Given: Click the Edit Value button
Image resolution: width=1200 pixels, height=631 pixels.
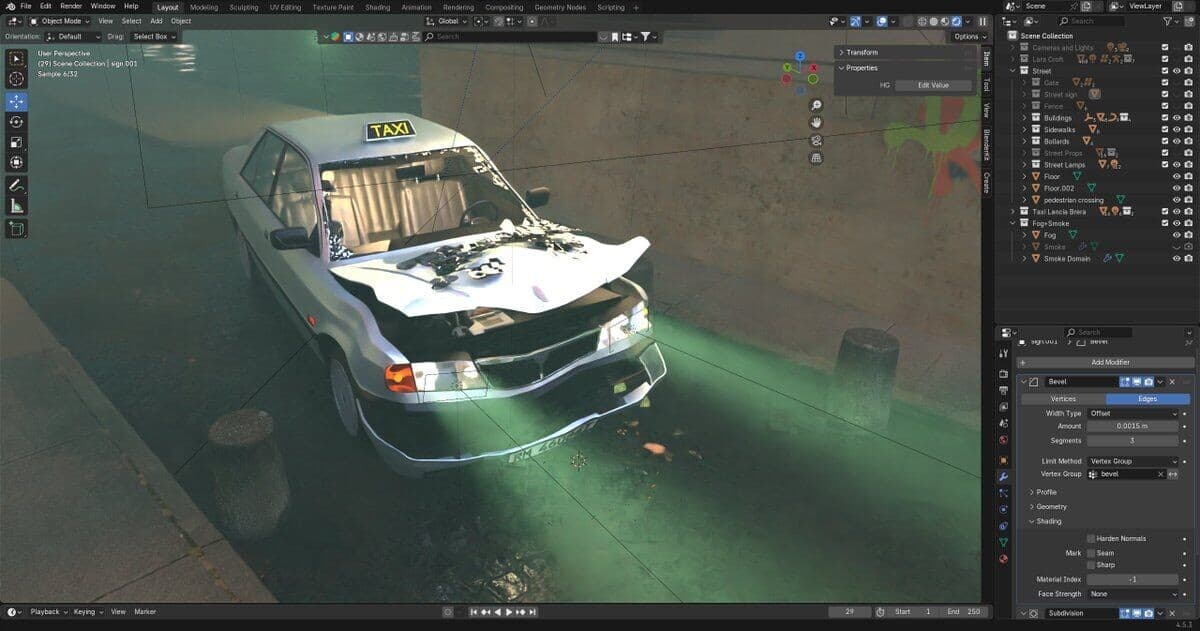Looking at the screenshot, I should (x=933, y=85).
